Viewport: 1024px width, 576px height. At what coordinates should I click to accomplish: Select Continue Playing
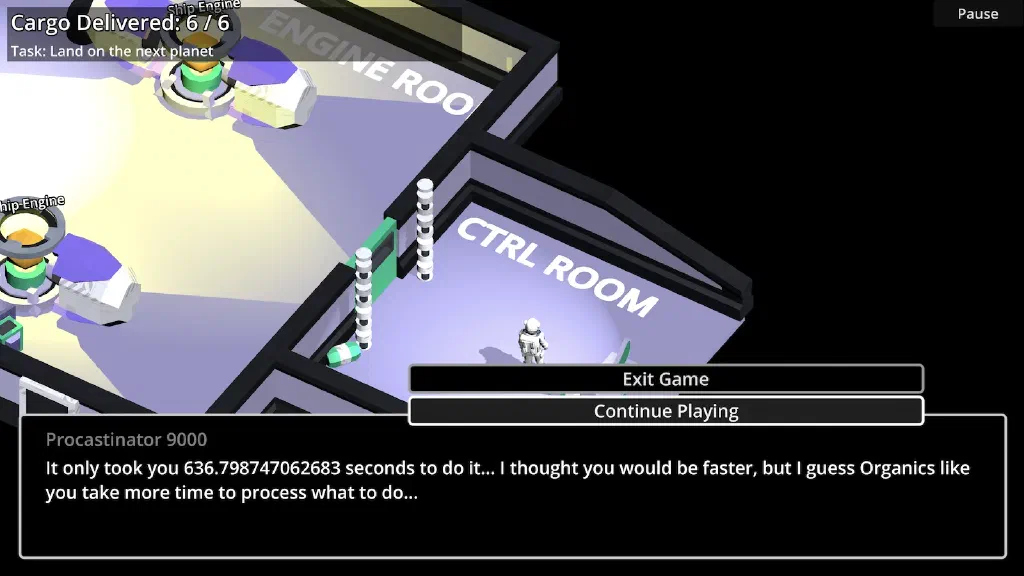coord(665,411)
